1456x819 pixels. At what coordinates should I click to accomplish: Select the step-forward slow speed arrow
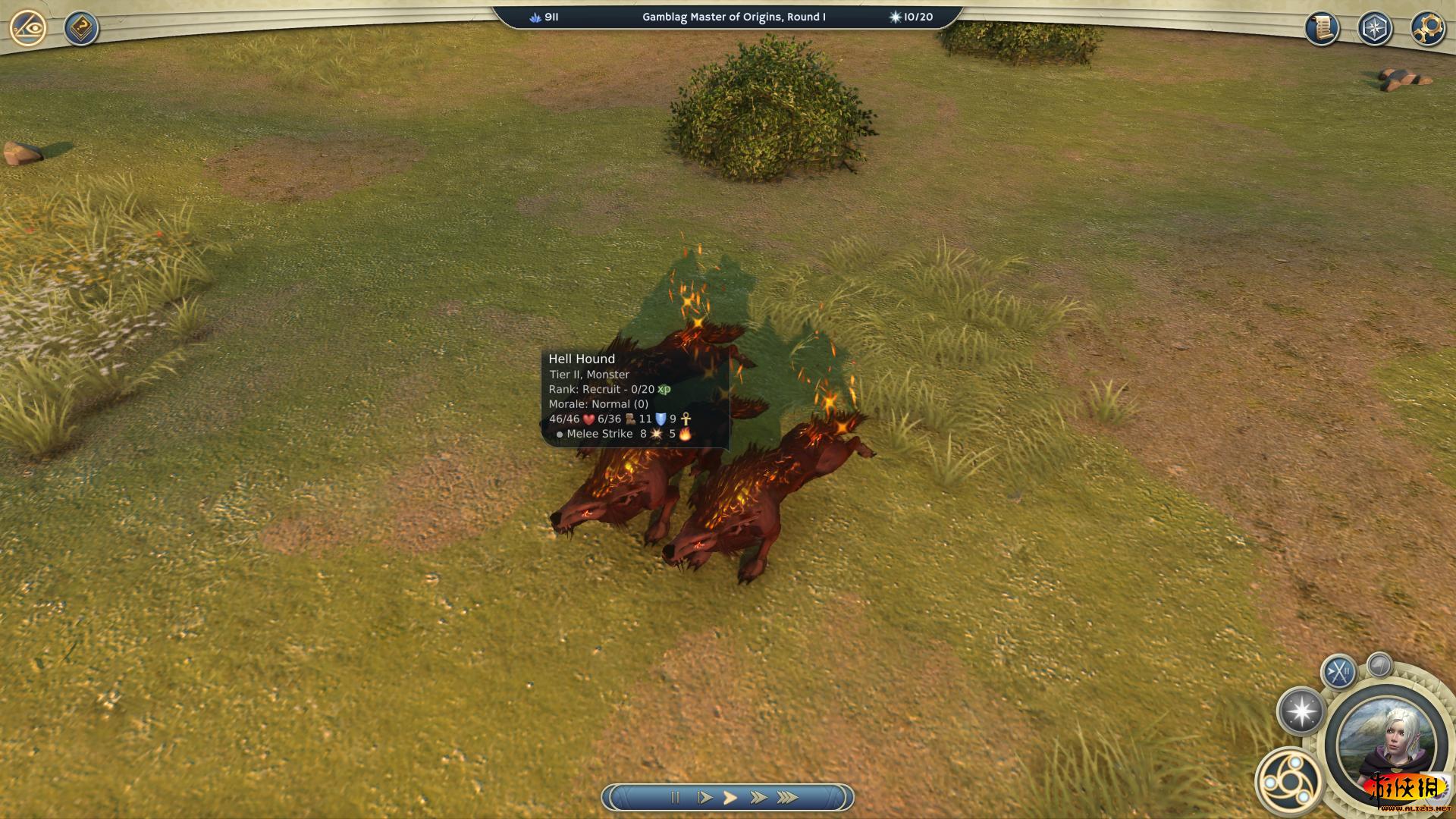pos(704,797)
